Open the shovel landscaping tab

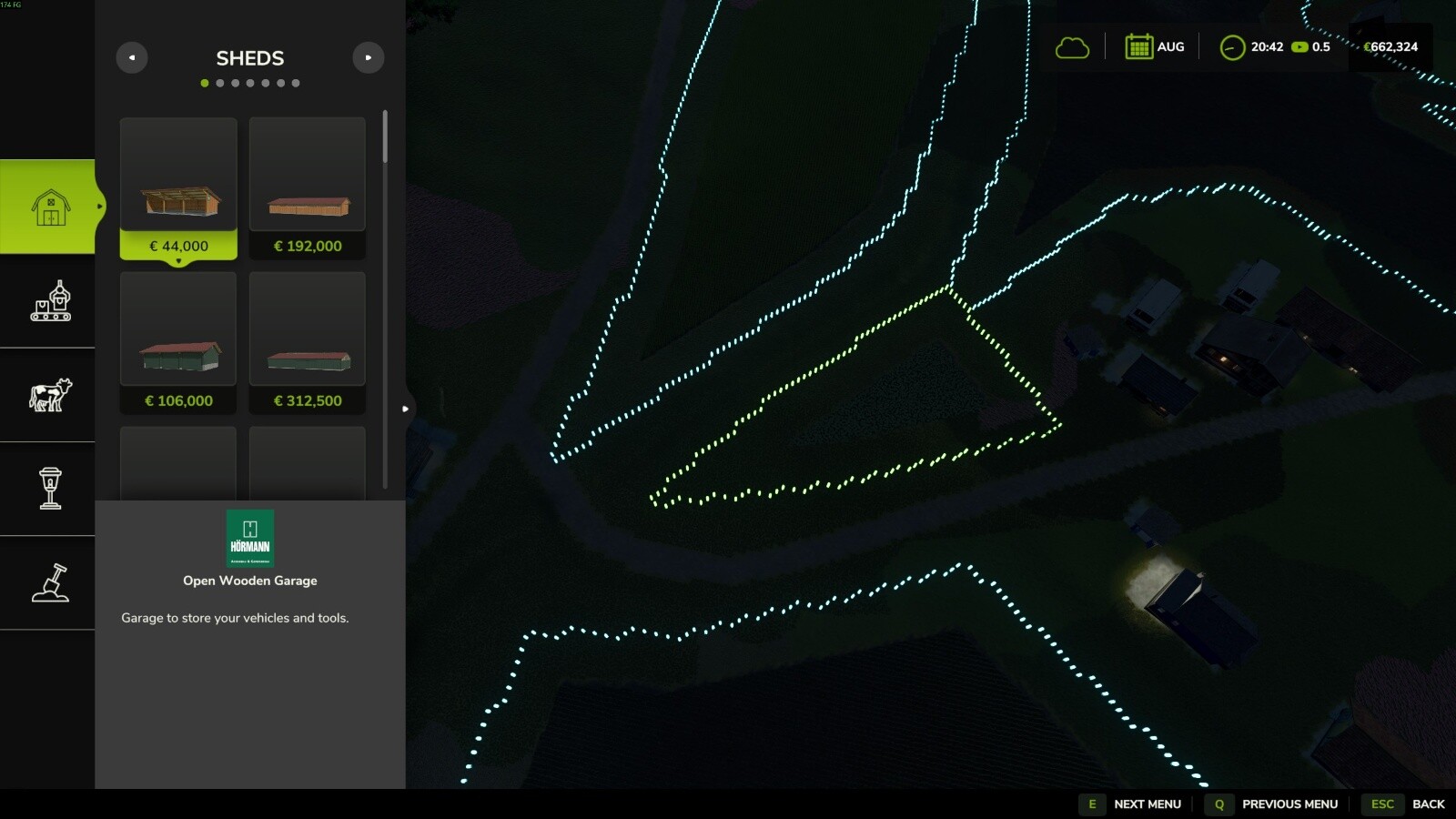point(50,582)
